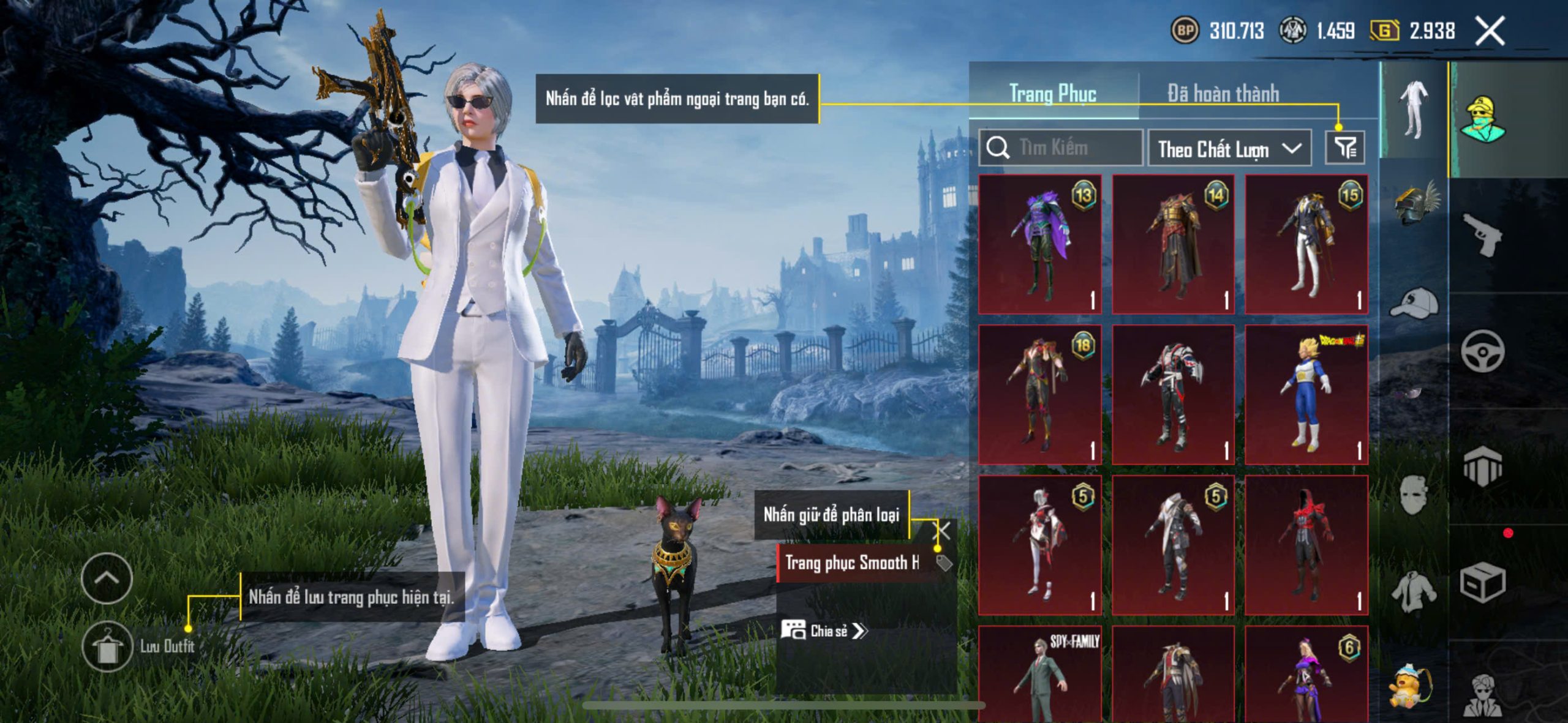Viewport: 1568px width, 723px height.
Task: Expand the circular up-arrow button
Action: click(x=107, y=578)
